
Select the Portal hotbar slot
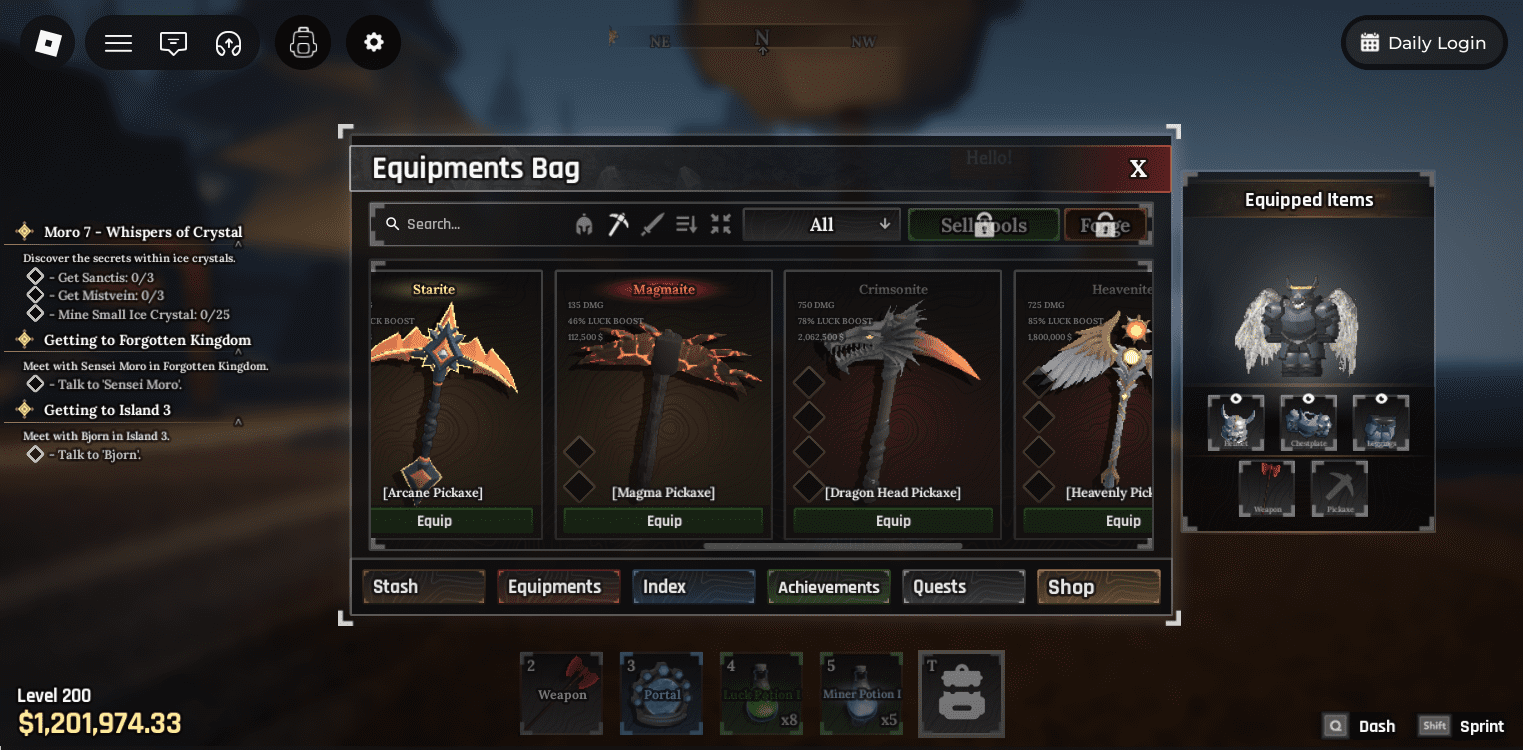661,693
